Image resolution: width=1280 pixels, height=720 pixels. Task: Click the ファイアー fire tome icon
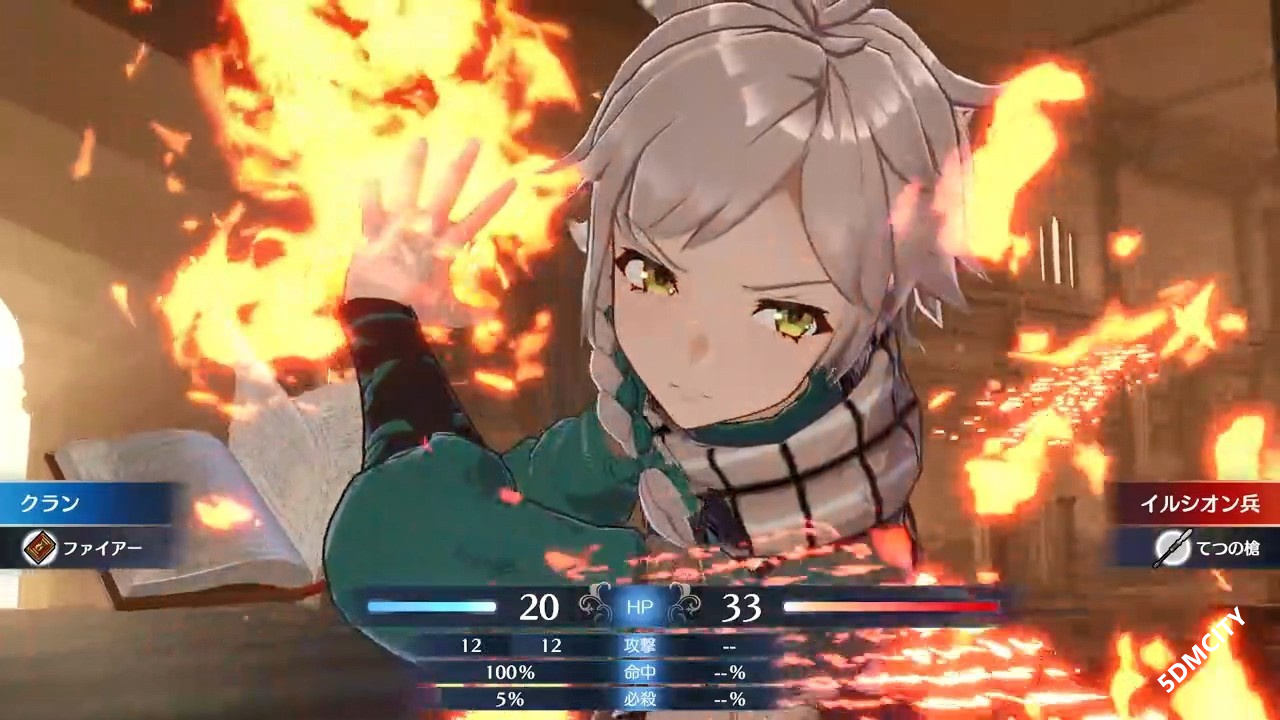40,548
